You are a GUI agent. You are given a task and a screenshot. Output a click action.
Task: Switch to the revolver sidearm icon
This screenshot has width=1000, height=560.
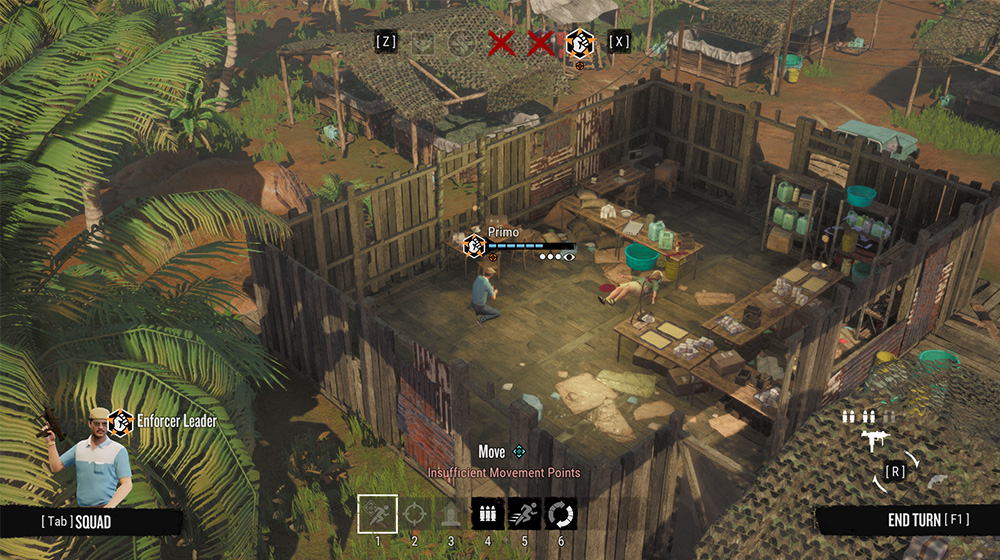point(935,481)
